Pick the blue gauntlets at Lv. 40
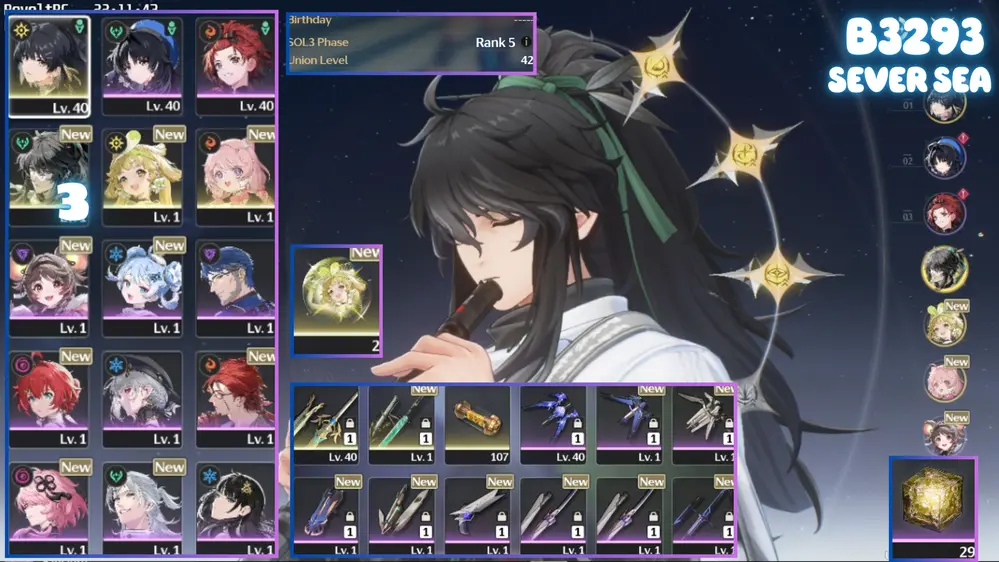This screenshot has width=999, height=562. (x=553, y=424)
